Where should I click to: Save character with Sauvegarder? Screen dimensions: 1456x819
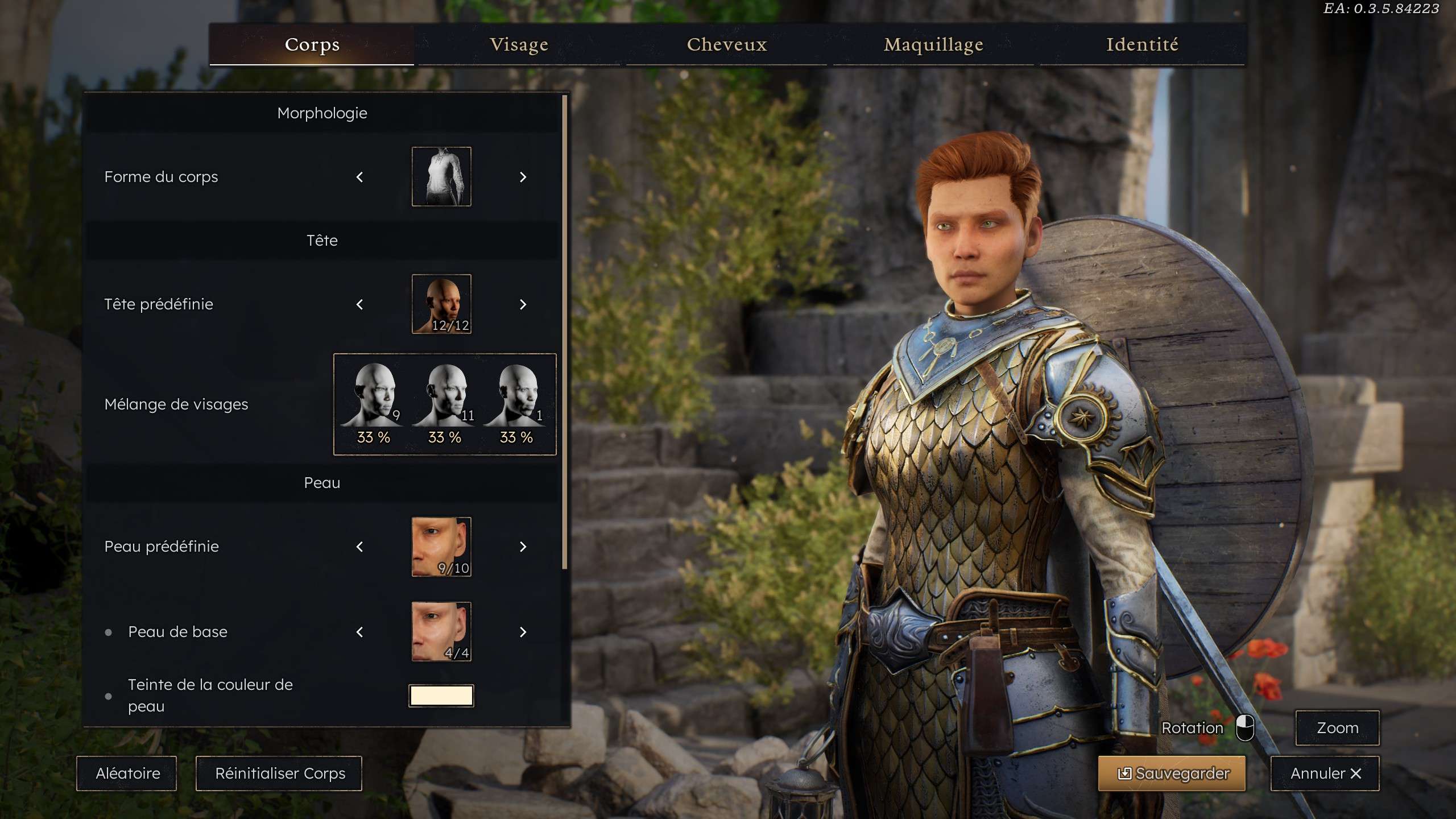coord(1172,773)
